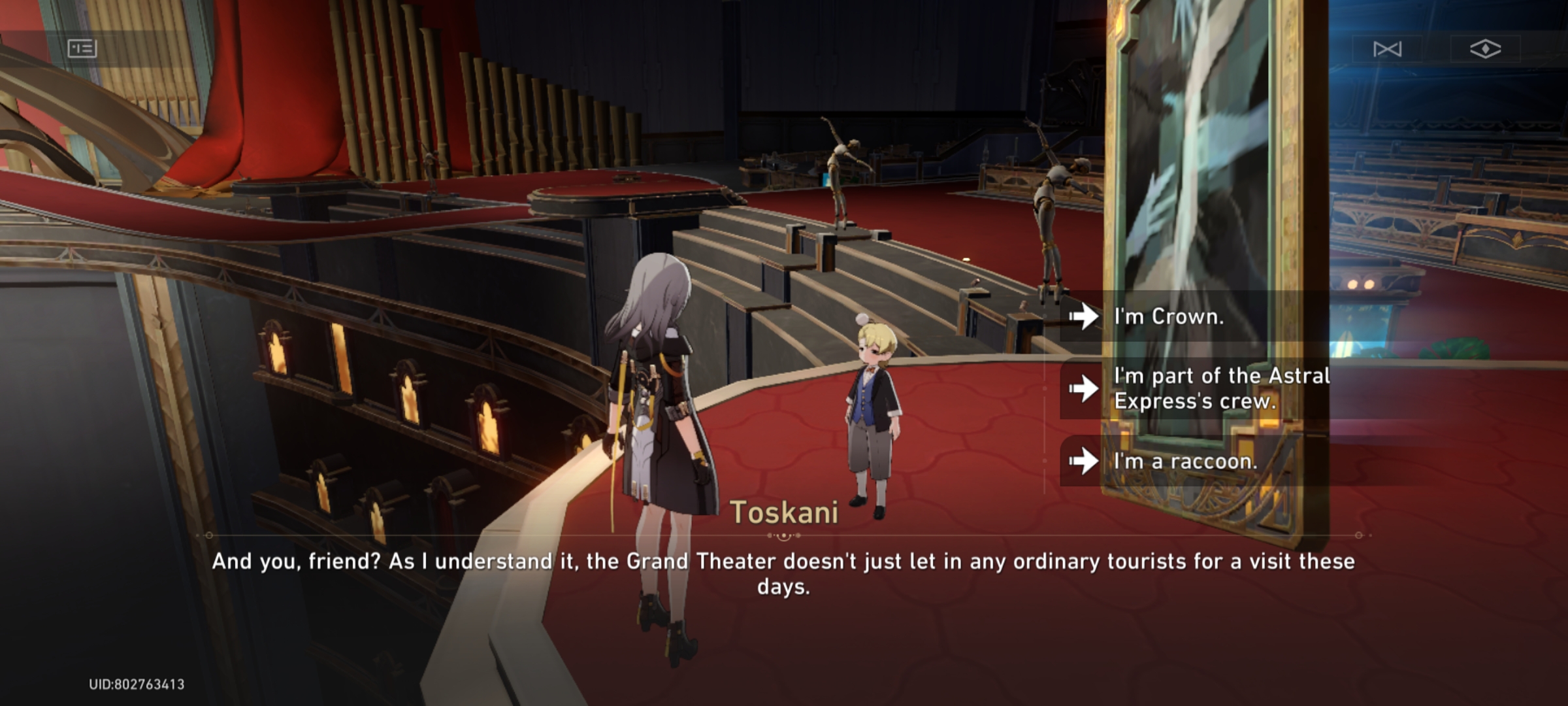Viewport: 1568px width, 706px height.
Task: Open the dialogue history log
Action: pos(82,49)
